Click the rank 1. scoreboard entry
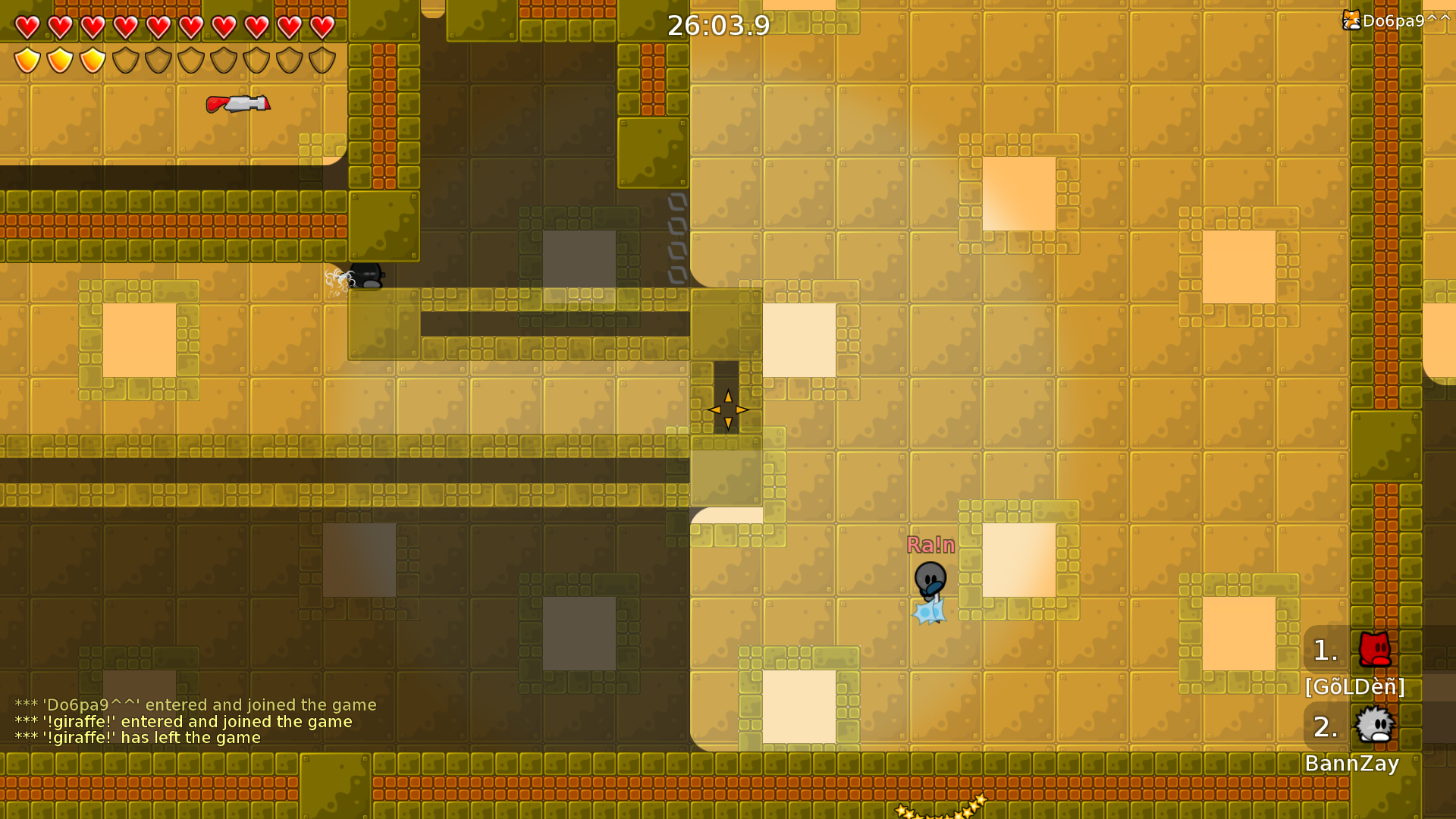 [1326, 650]
